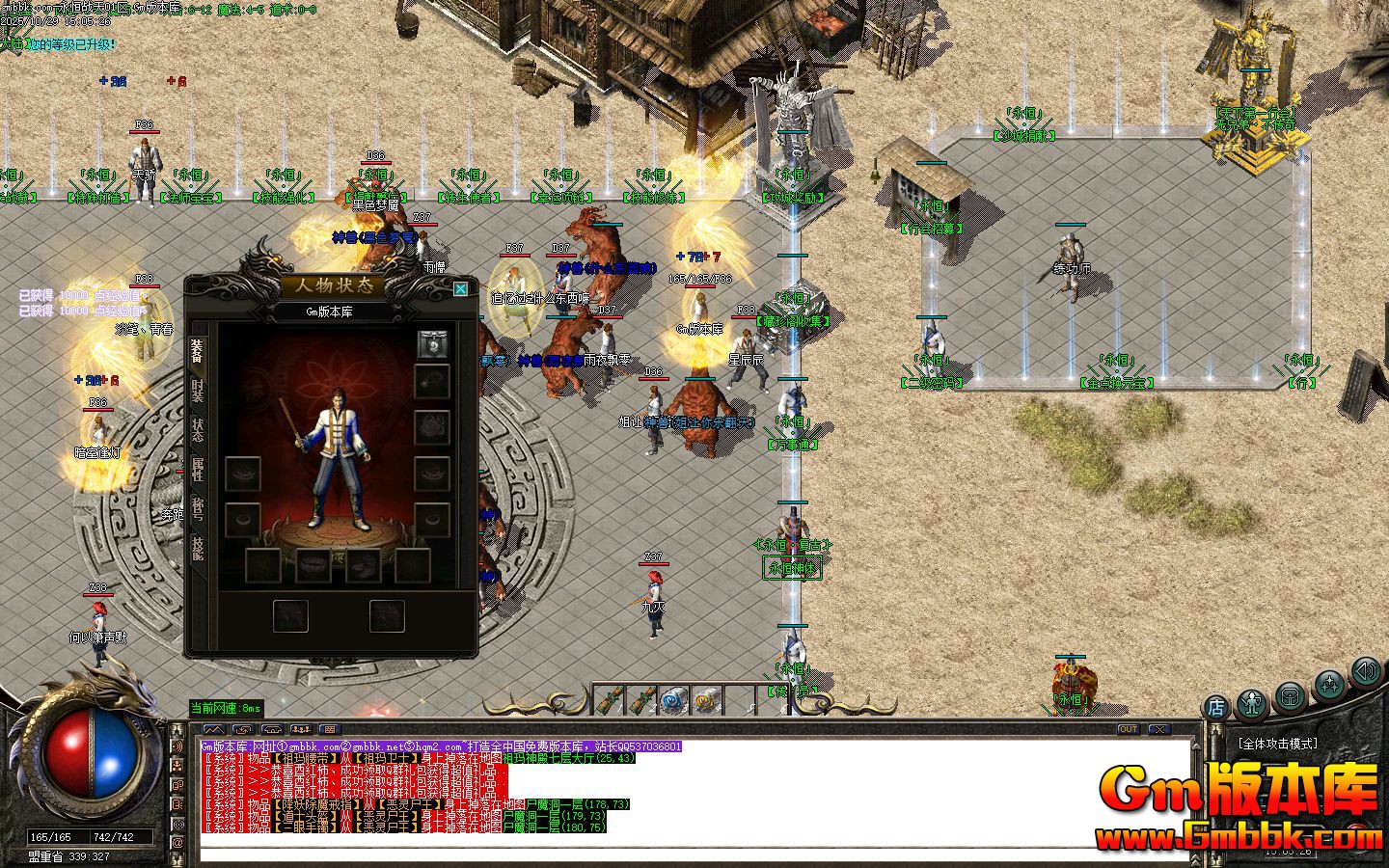The width and height of the screenshot is (1389, 868).
Task: Toggle the sound speaker icon
Action: 1365,671
